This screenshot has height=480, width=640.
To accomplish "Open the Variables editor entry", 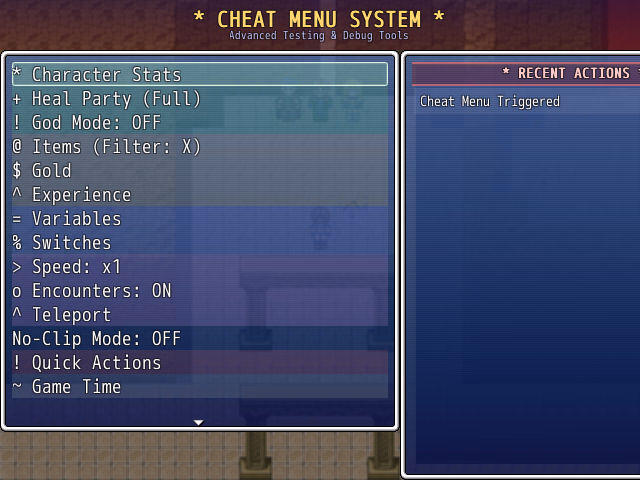I will pos(199,219).
